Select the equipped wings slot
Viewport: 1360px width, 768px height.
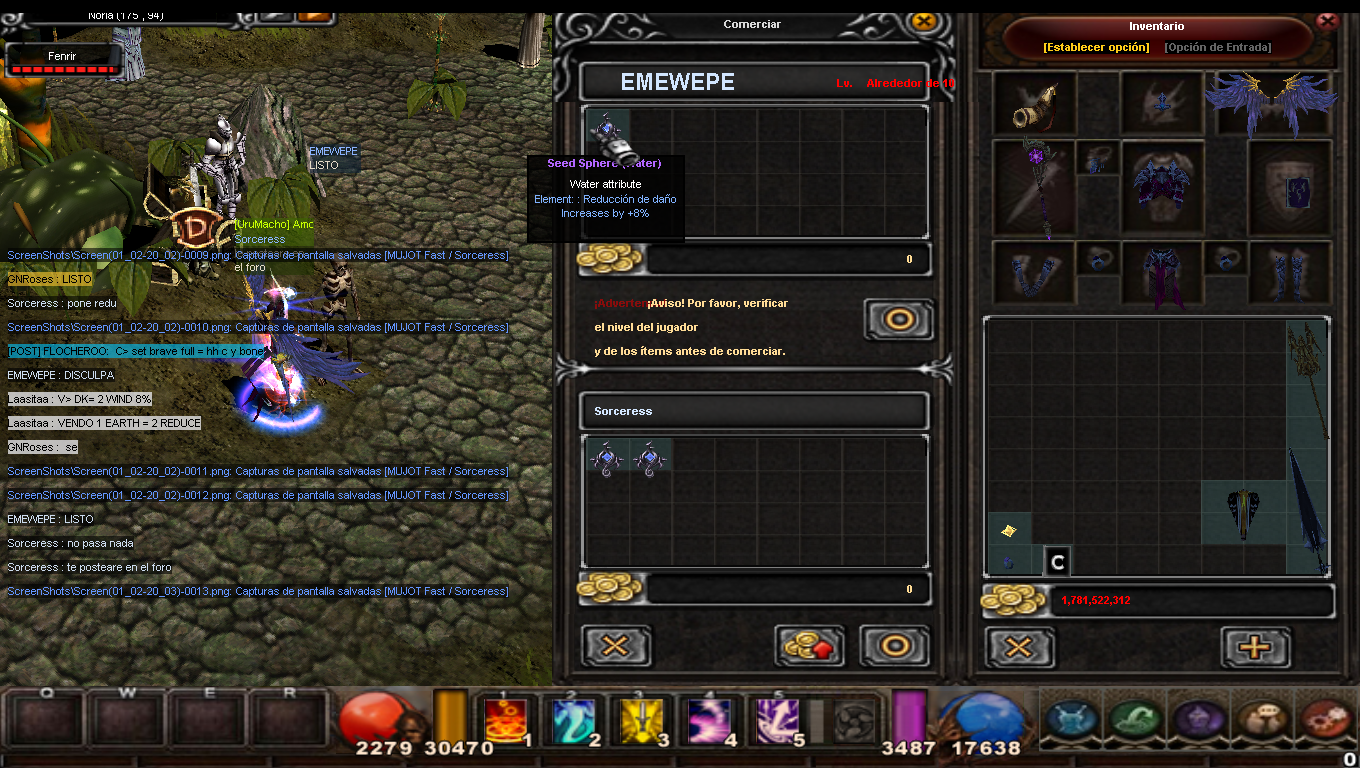tap(1271, 102)
